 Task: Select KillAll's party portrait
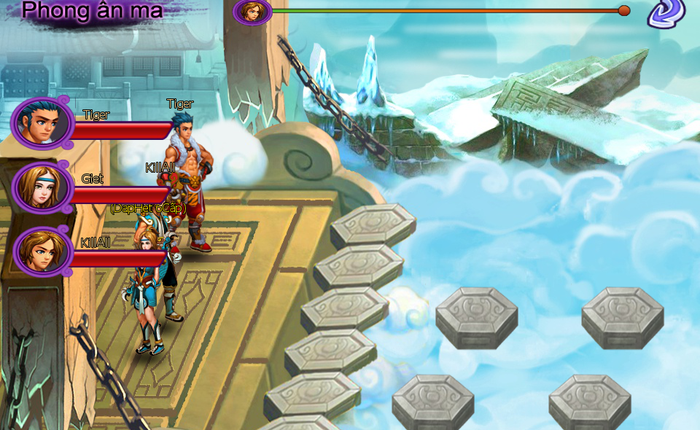(x=41, y=251)
